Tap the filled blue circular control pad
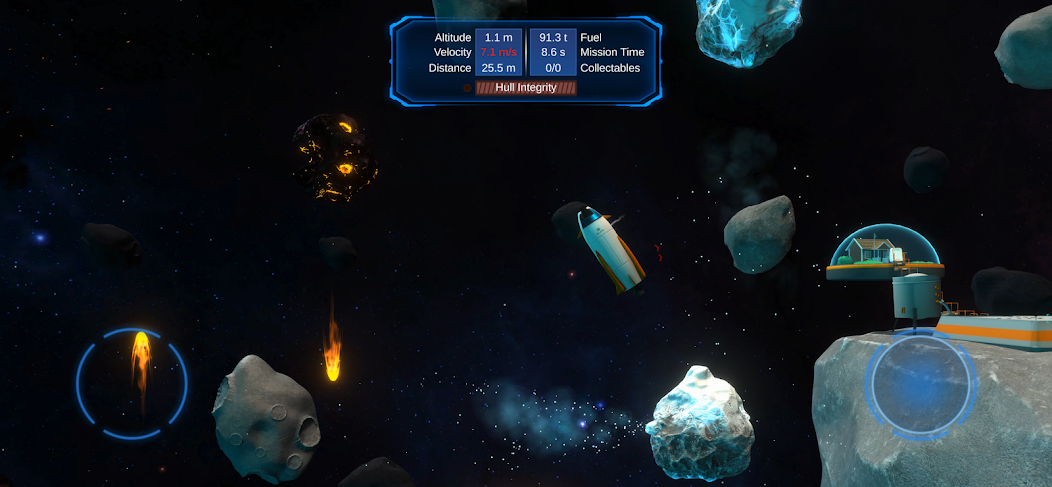 pos(920,385)
